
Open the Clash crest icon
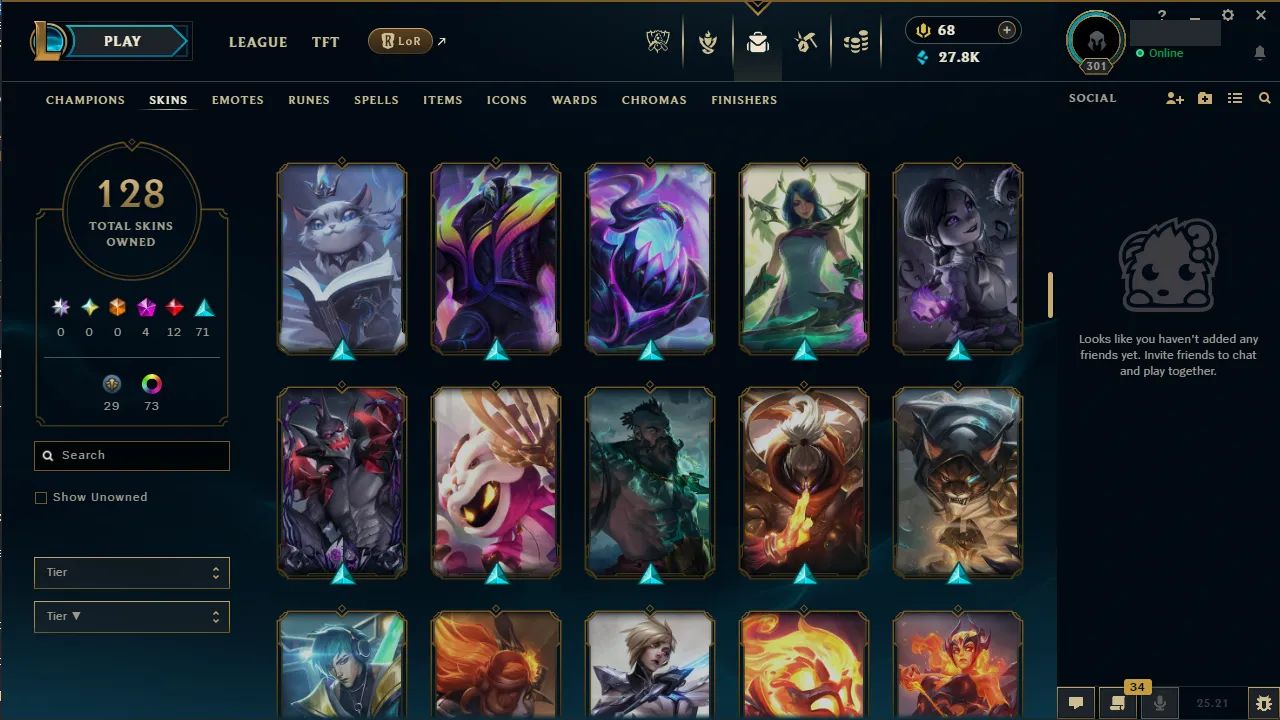pos(708,42)
